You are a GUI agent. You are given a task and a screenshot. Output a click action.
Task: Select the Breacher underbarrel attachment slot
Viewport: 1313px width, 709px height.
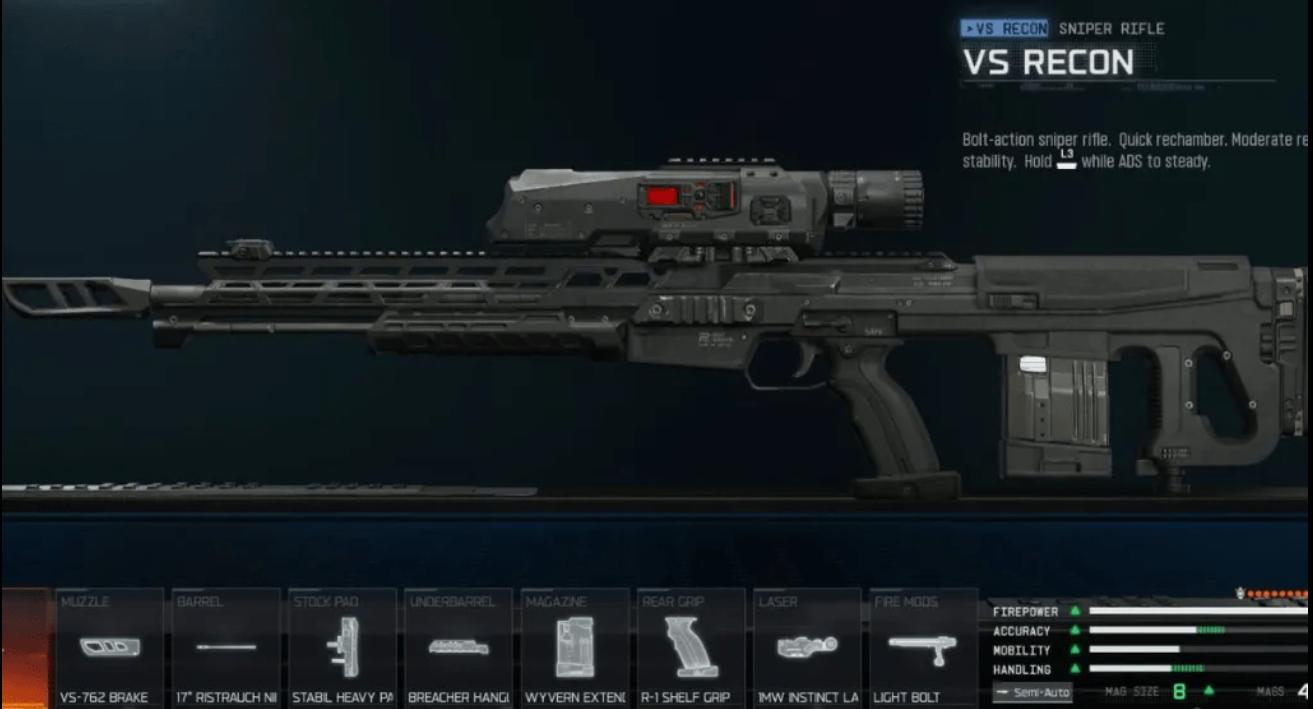(458, 648)
